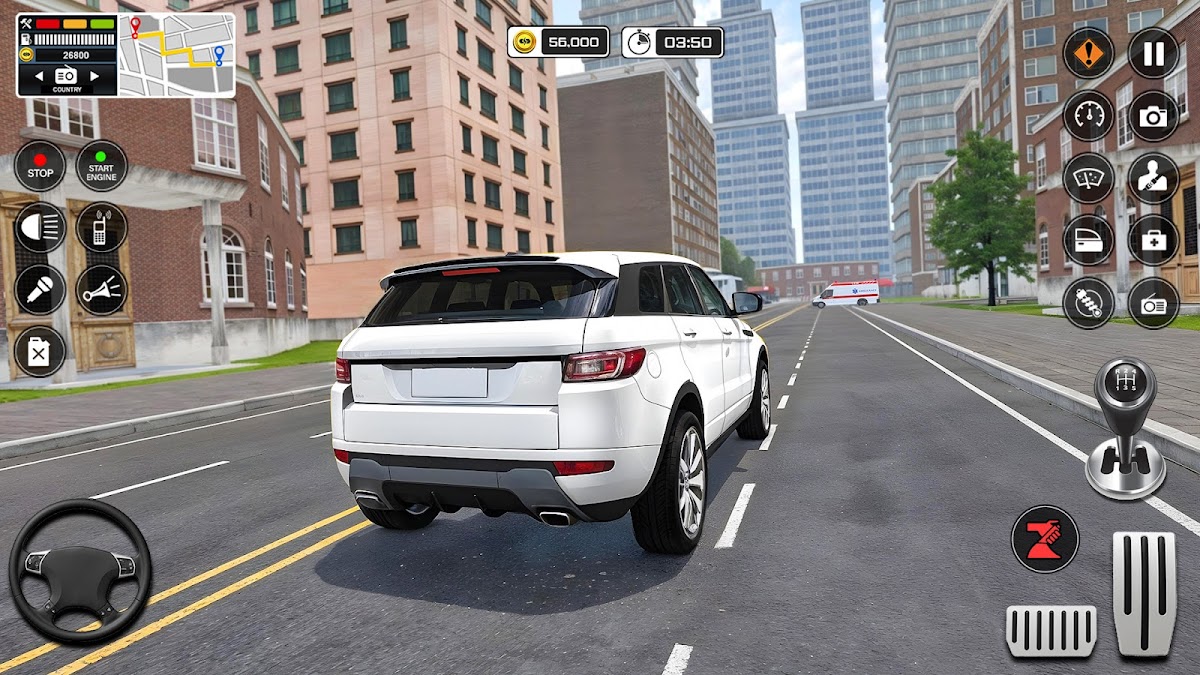The width and height of the screenshot is (1200, 675).
Task: Select the first aid kit icon
Action: click(1153, 240)
